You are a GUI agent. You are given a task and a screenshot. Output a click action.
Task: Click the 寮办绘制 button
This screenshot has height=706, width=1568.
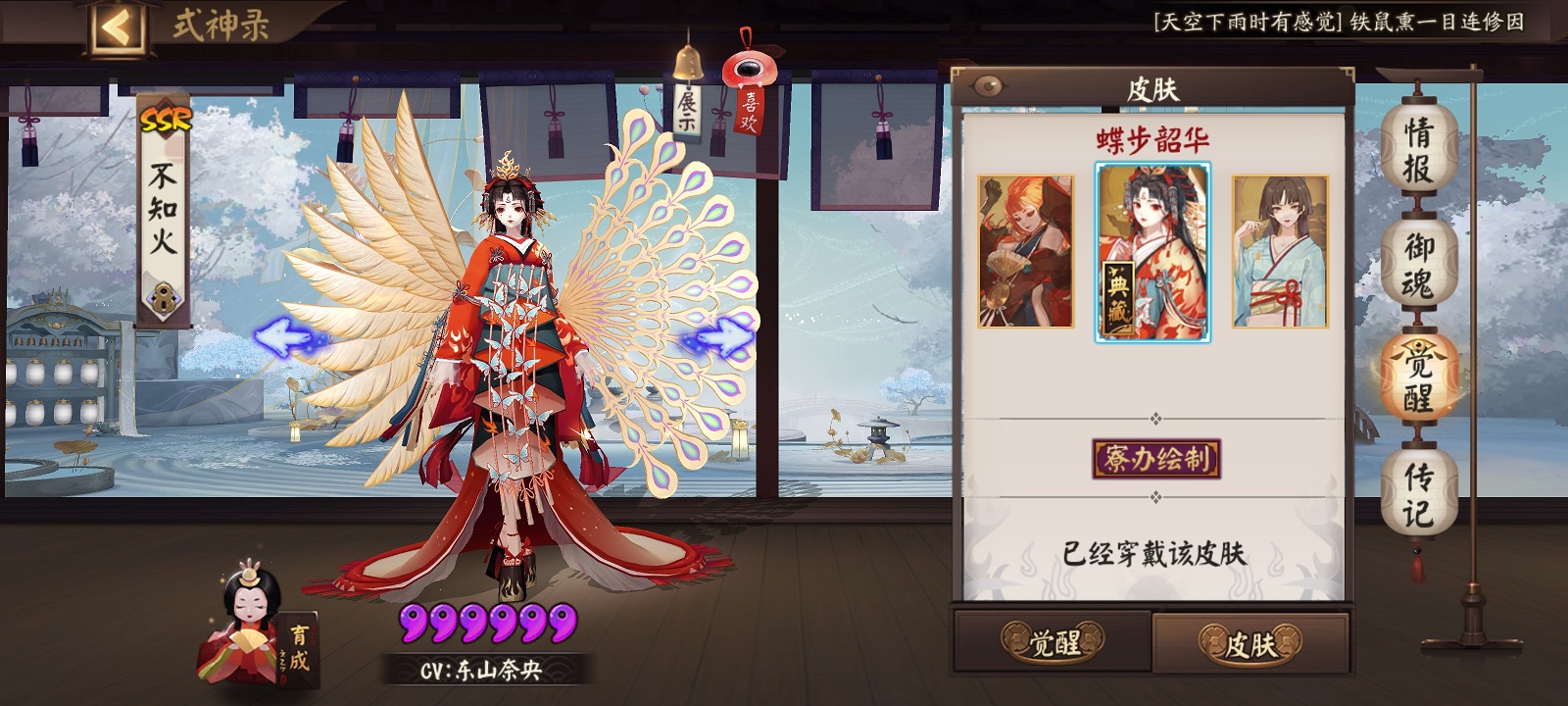pos(1155,459)
